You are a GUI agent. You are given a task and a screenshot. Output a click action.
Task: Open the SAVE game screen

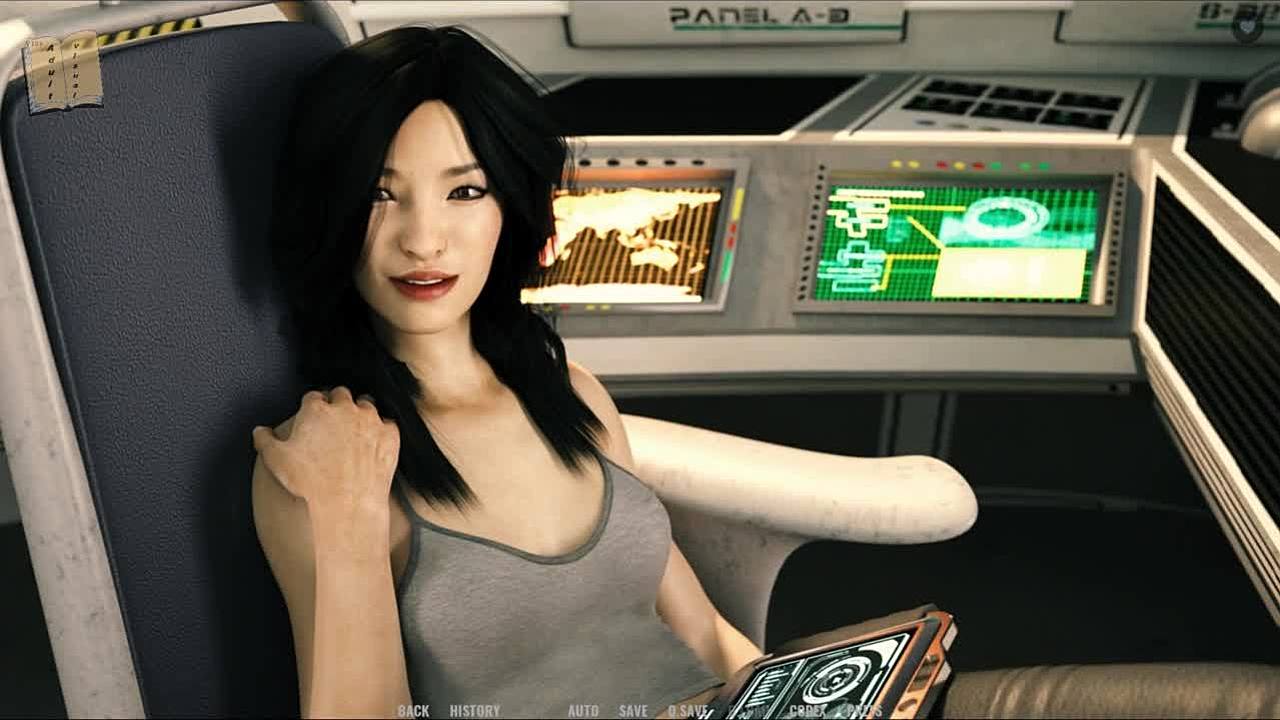(x=633, y=711)
